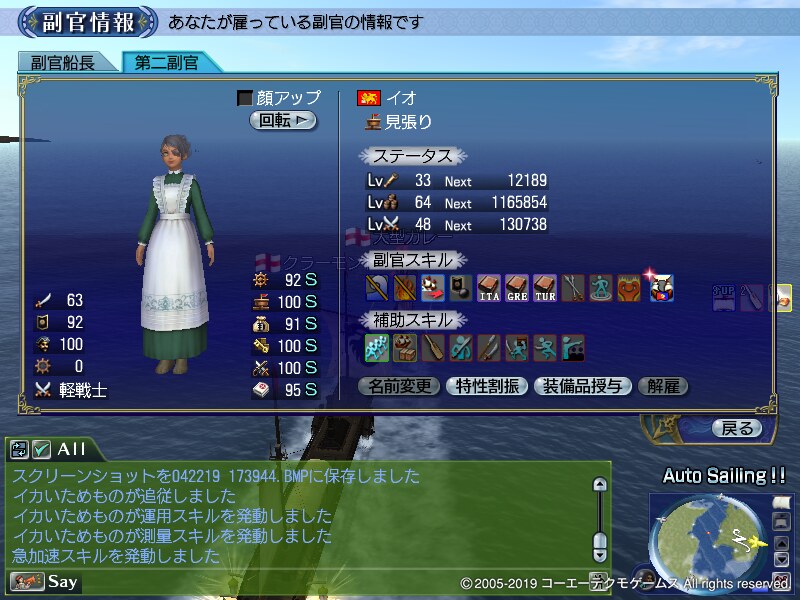Dismiss the officer with 解雇
The image size is (800, 600).
663,386
